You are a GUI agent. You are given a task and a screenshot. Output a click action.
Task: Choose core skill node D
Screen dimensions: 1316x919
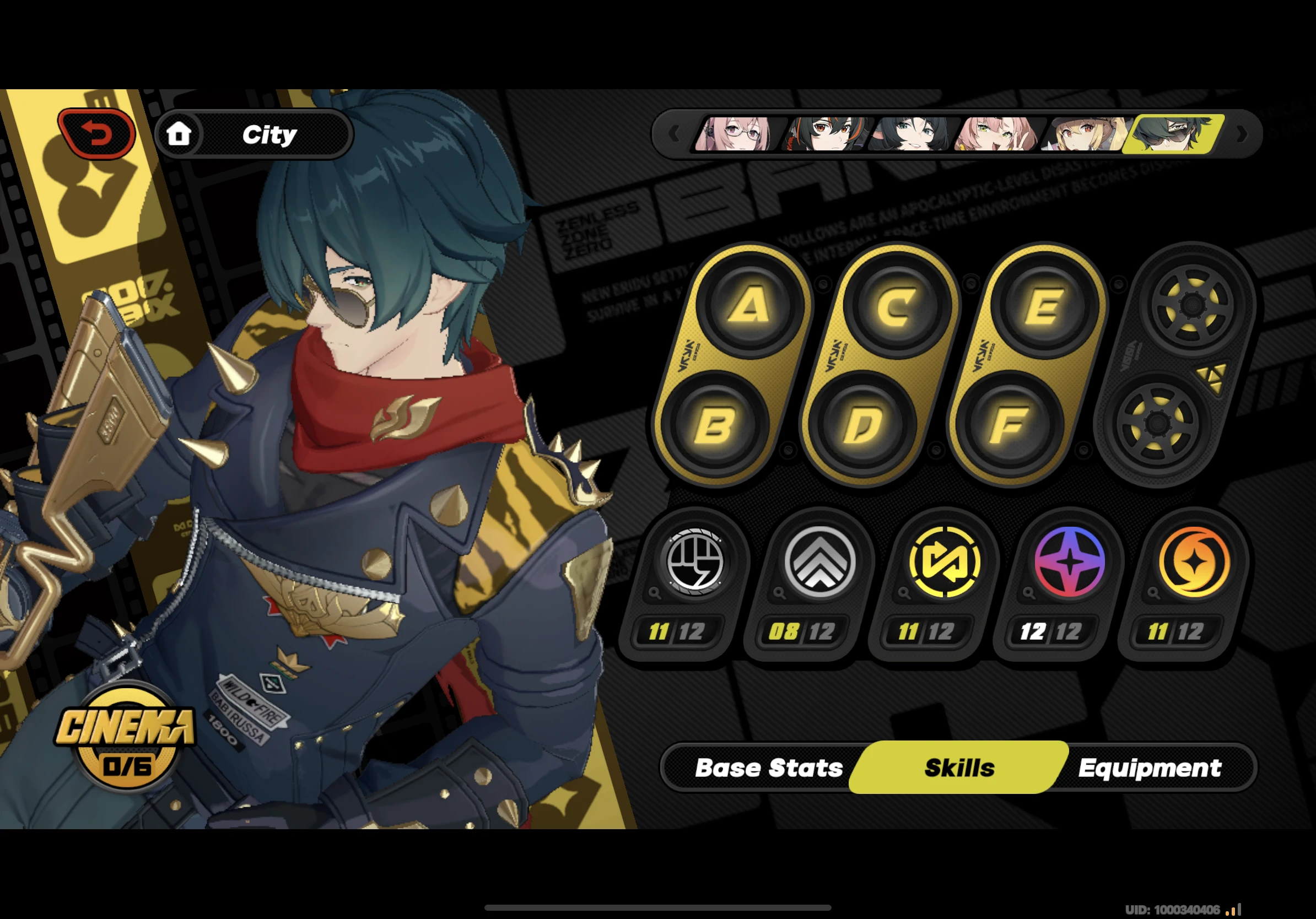click(x=861, y=425)
